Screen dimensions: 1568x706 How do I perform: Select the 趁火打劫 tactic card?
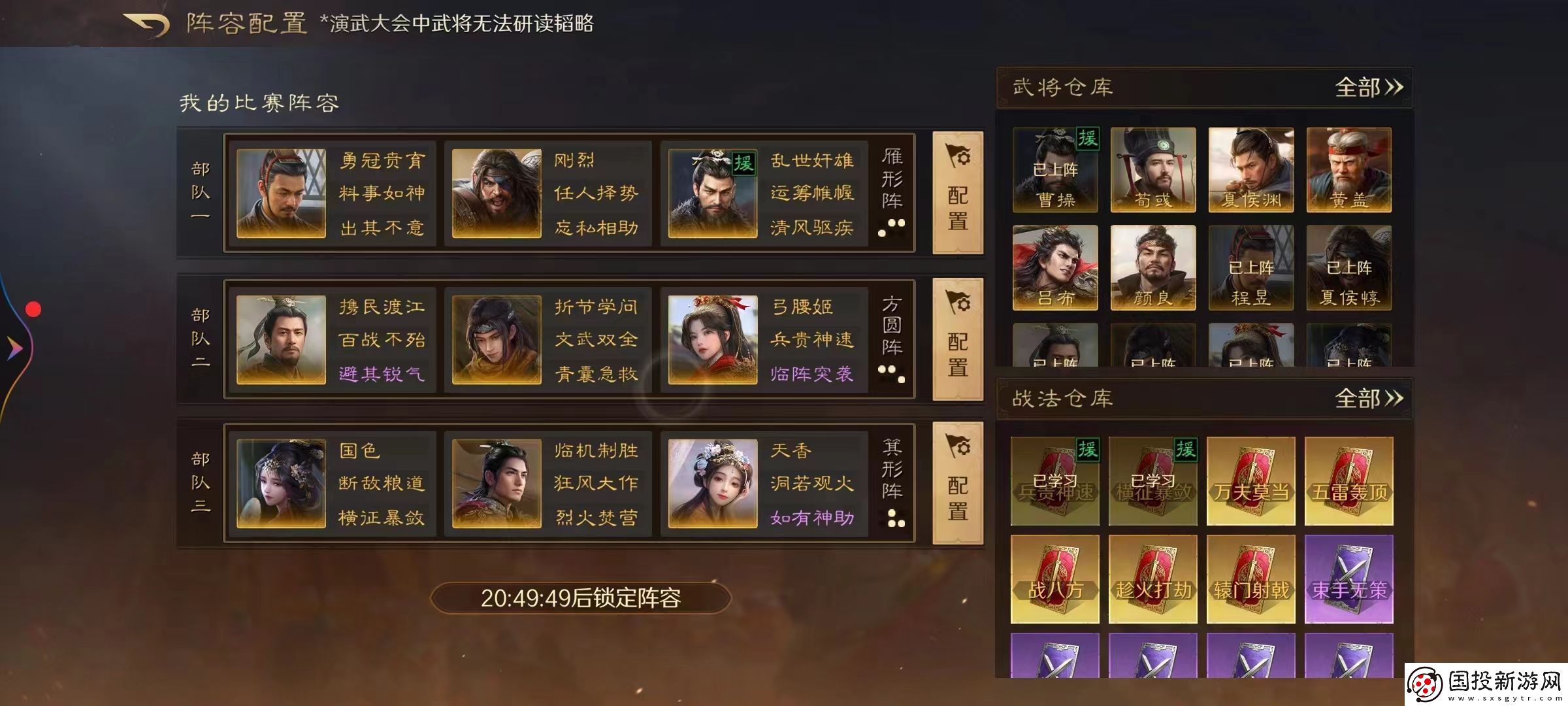click(1152, 578)
